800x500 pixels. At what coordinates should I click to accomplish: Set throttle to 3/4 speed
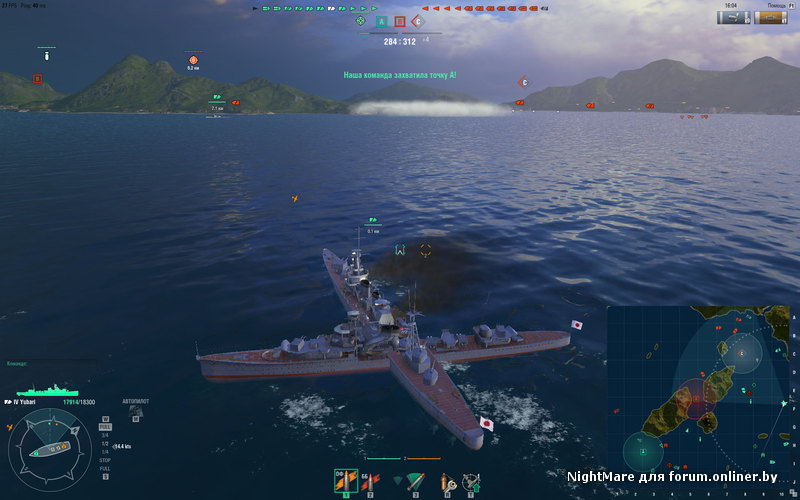point(105,435)
